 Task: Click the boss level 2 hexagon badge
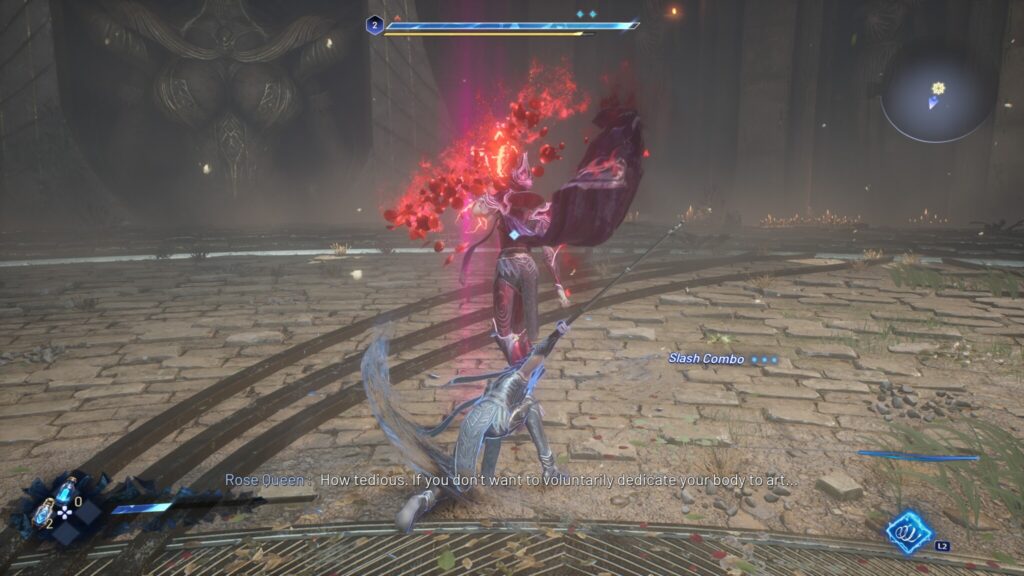click(x=374, y=26)
